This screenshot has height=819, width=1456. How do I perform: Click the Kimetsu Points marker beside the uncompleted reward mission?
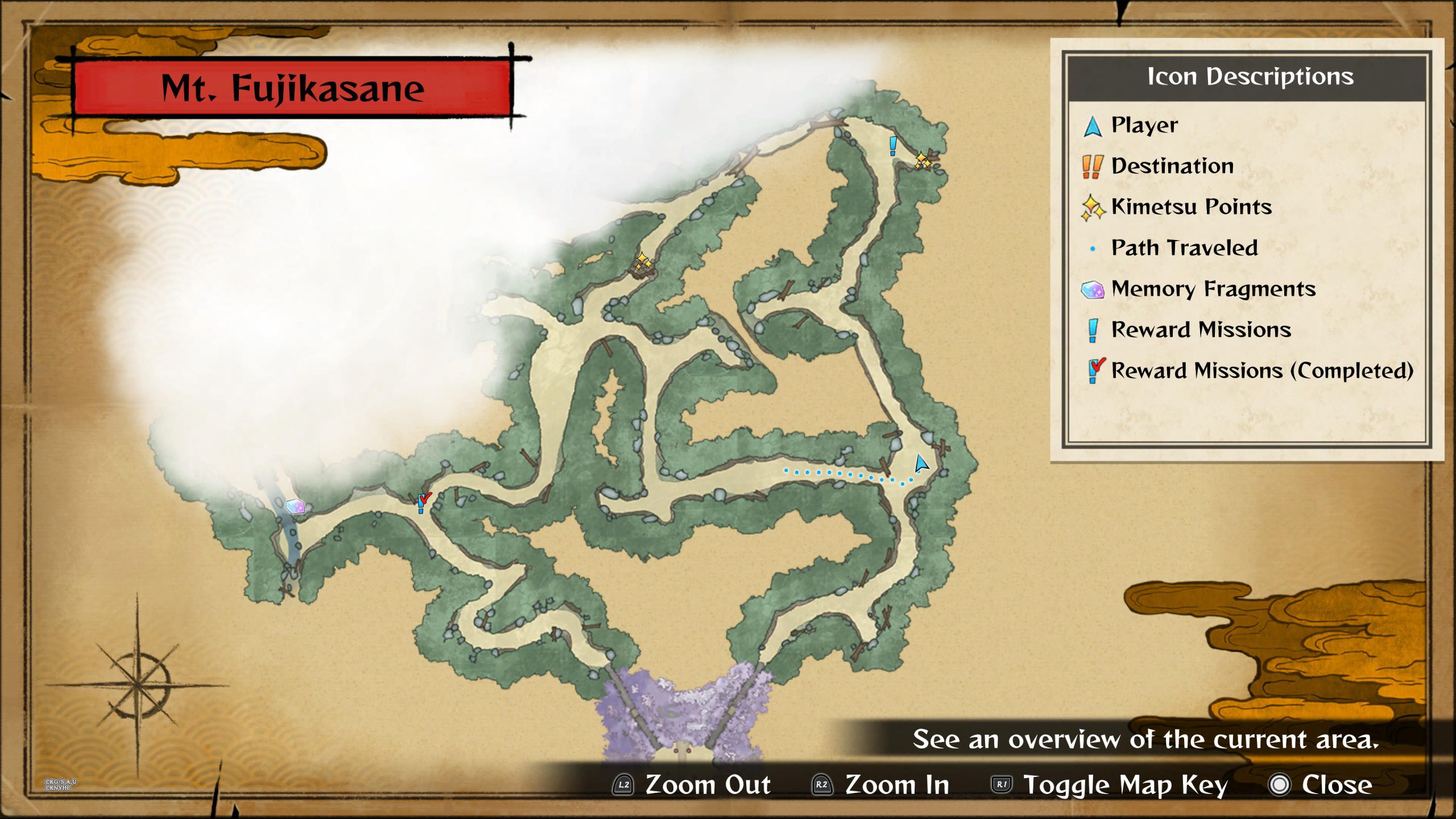coord(923,161)
